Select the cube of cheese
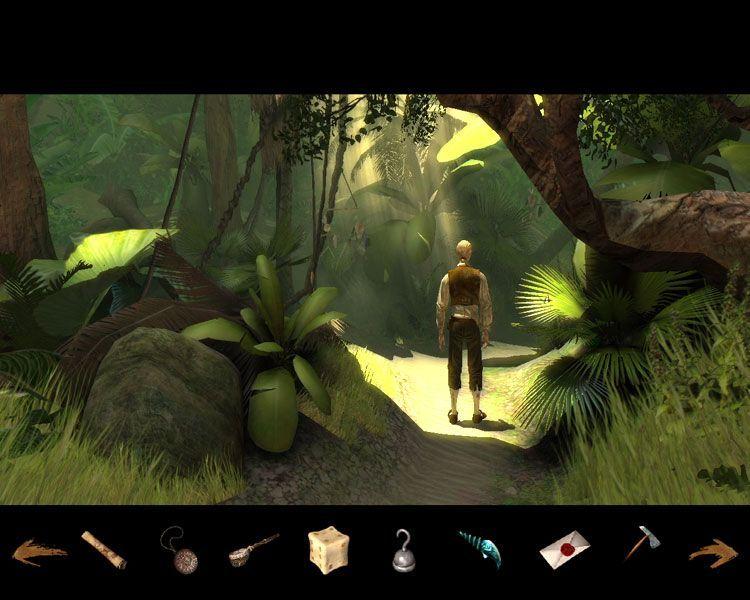The height and width of the screenshot is (600, 750). [328, 549]
